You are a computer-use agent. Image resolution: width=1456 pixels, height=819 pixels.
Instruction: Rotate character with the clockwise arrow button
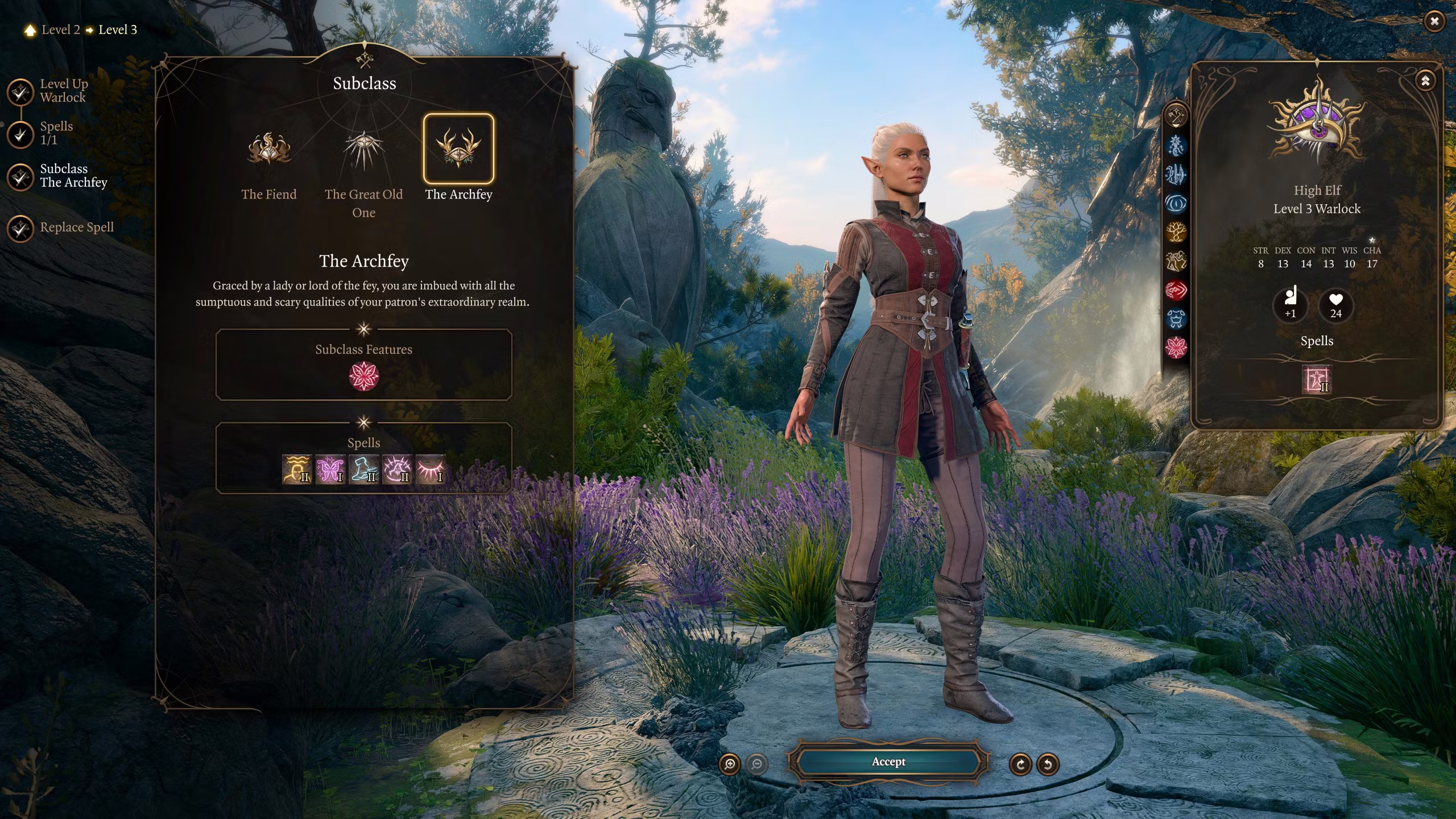(x=1020, y=764)
